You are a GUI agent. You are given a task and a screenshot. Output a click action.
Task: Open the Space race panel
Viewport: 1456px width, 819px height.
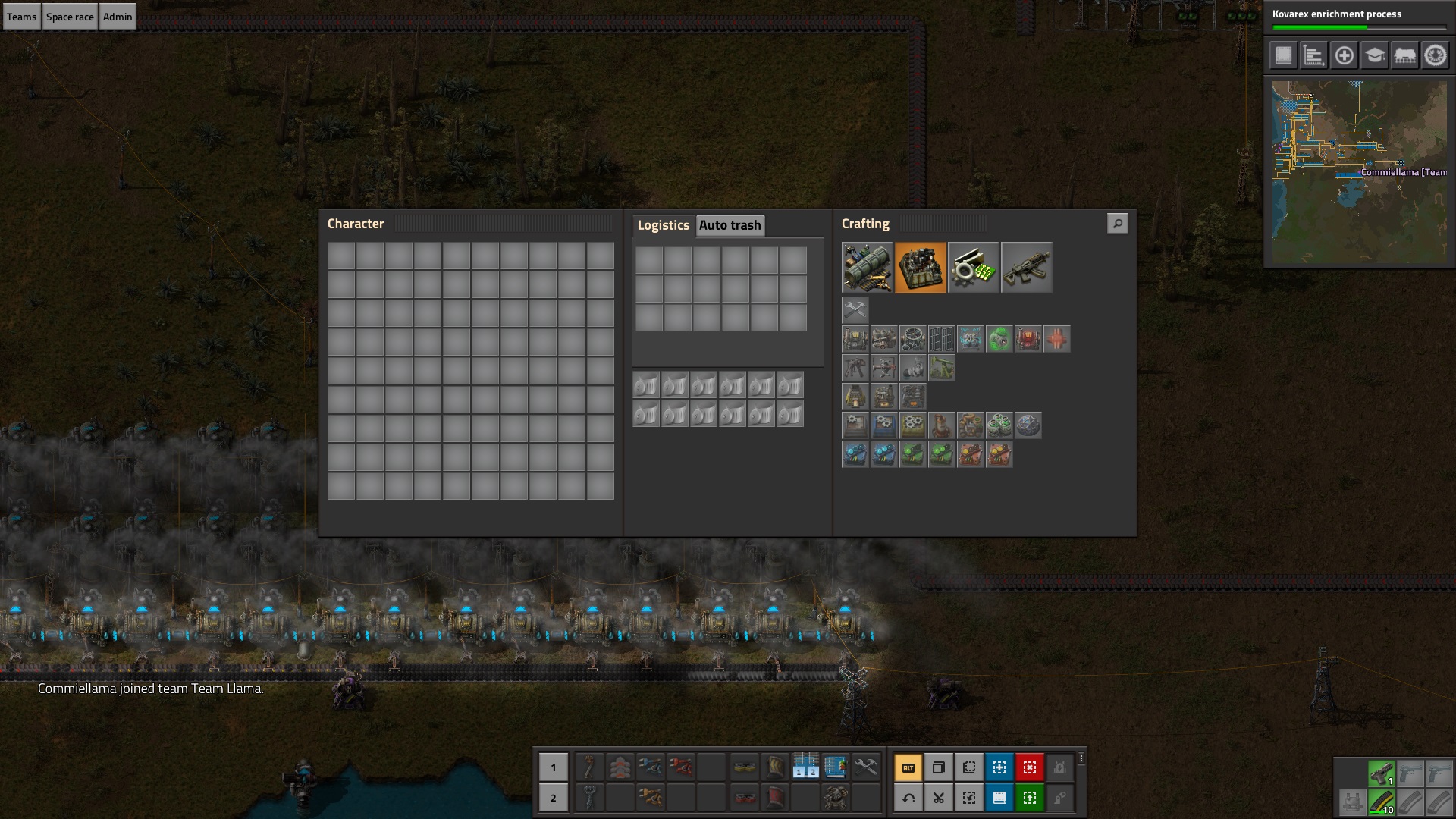click(70, 17)
